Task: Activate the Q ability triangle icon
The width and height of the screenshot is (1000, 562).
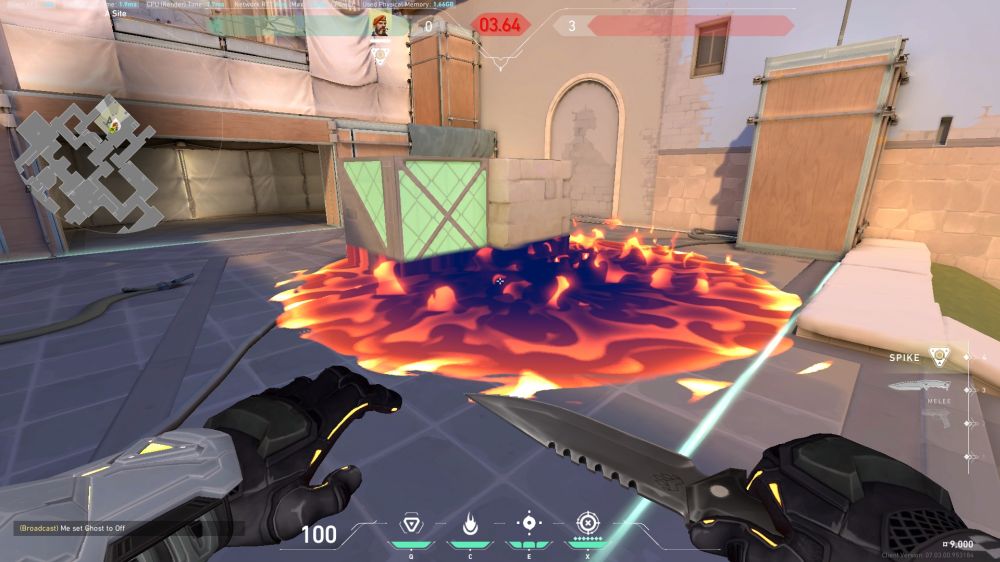Action: pyautogui.click(x=409, y=524)
